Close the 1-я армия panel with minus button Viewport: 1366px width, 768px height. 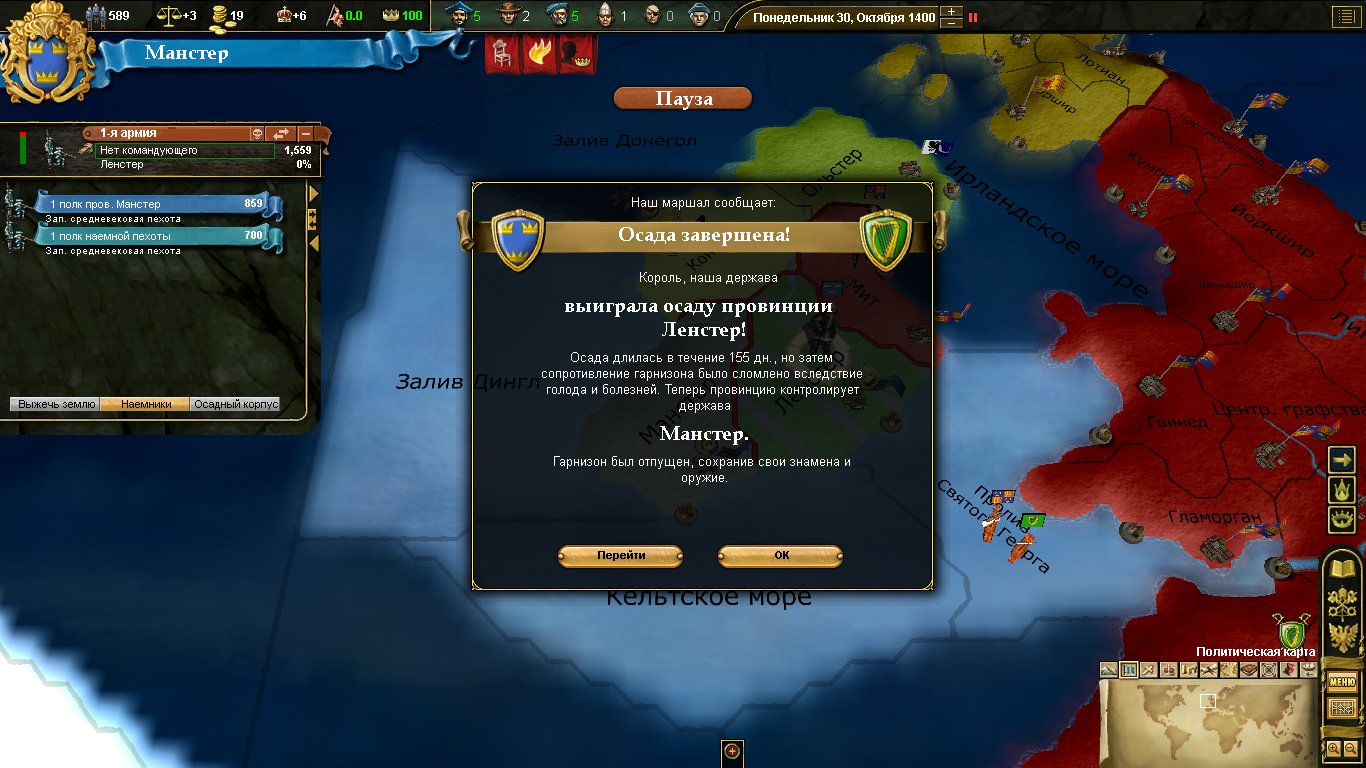306,133
